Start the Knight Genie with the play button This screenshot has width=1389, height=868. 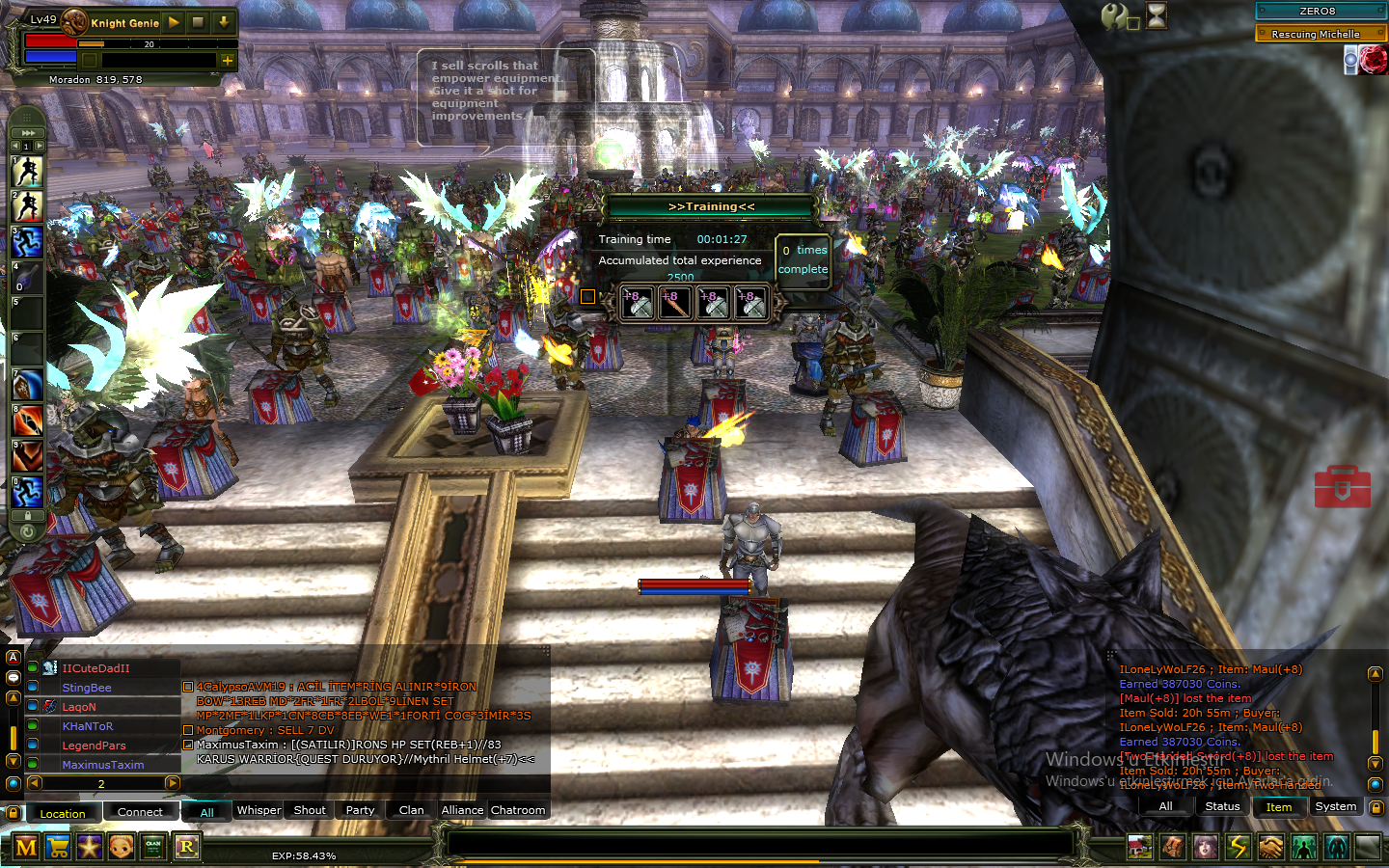[x=174, y=21]
